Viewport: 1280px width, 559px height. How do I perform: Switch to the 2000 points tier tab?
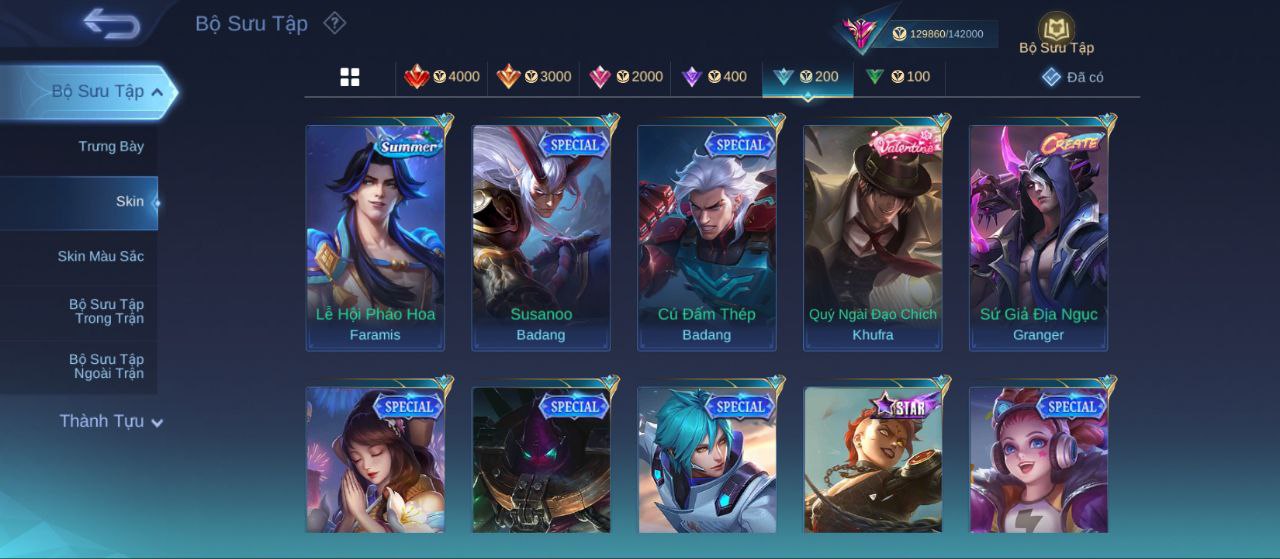(626, 77)
